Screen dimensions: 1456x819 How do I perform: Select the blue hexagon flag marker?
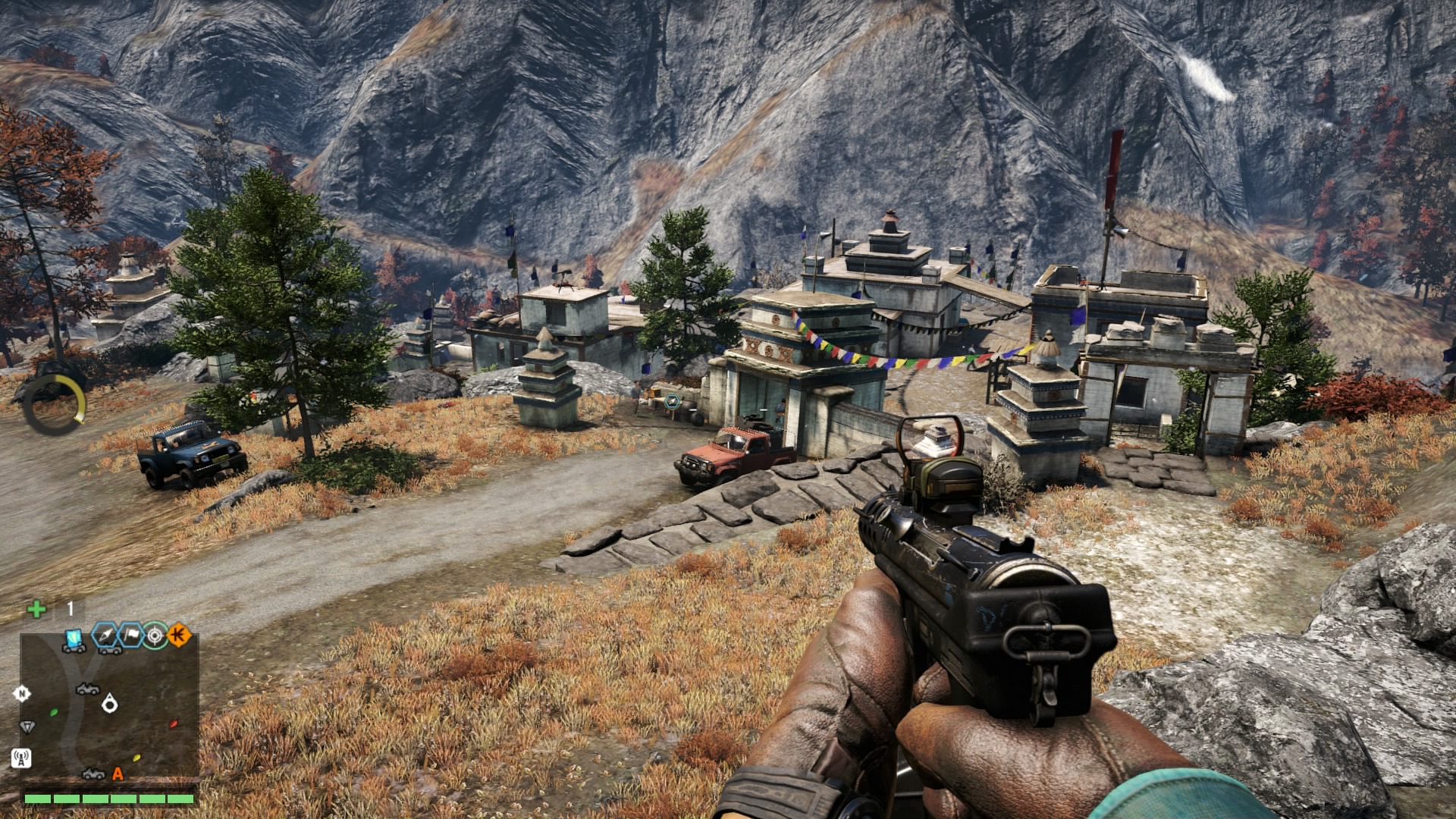pos(130,635)
